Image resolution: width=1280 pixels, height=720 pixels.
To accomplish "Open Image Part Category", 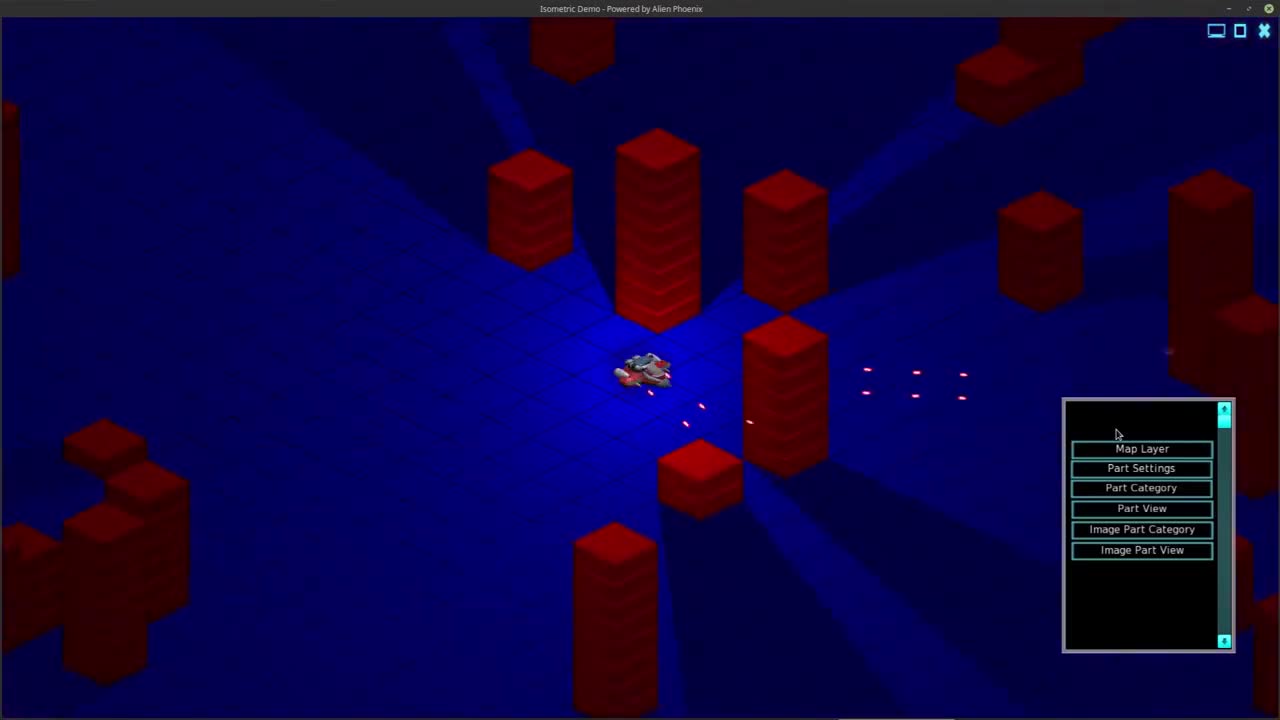I will [x=1141, y=529].
